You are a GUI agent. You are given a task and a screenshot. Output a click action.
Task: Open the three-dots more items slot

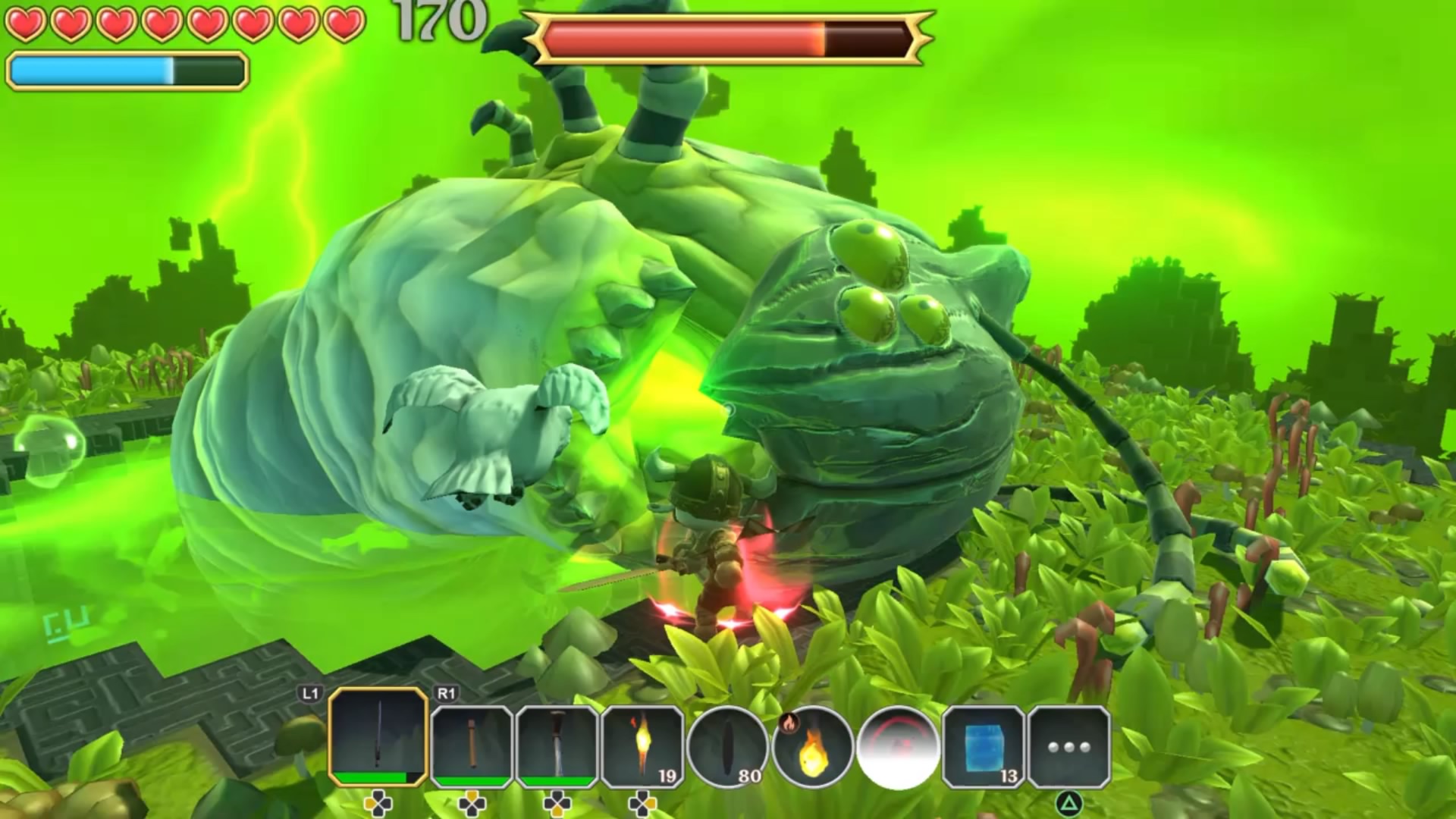[x=1068, y=746]
